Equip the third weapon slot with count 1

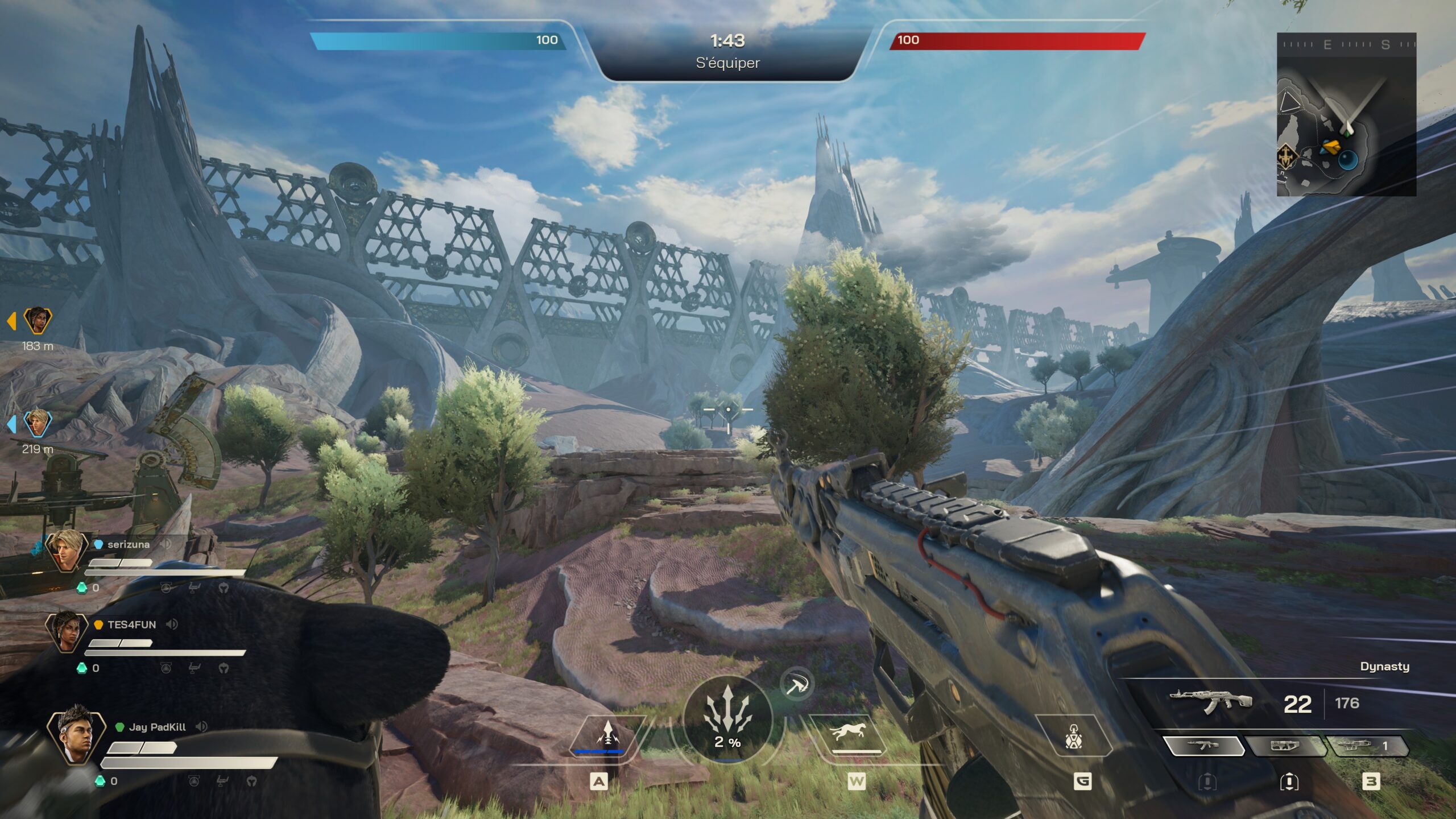click(1366, 746)
